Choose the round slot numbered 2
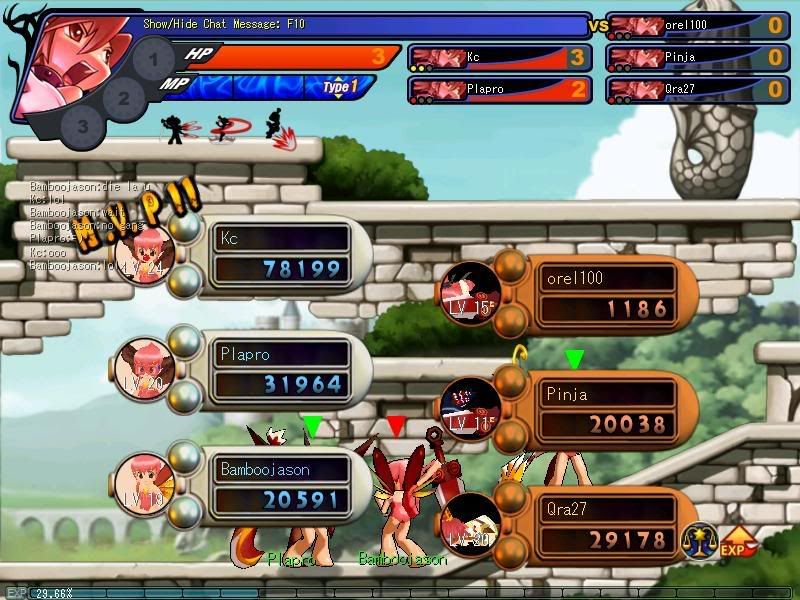The height and width of the screenshot is (600, 800). point(123,98)
